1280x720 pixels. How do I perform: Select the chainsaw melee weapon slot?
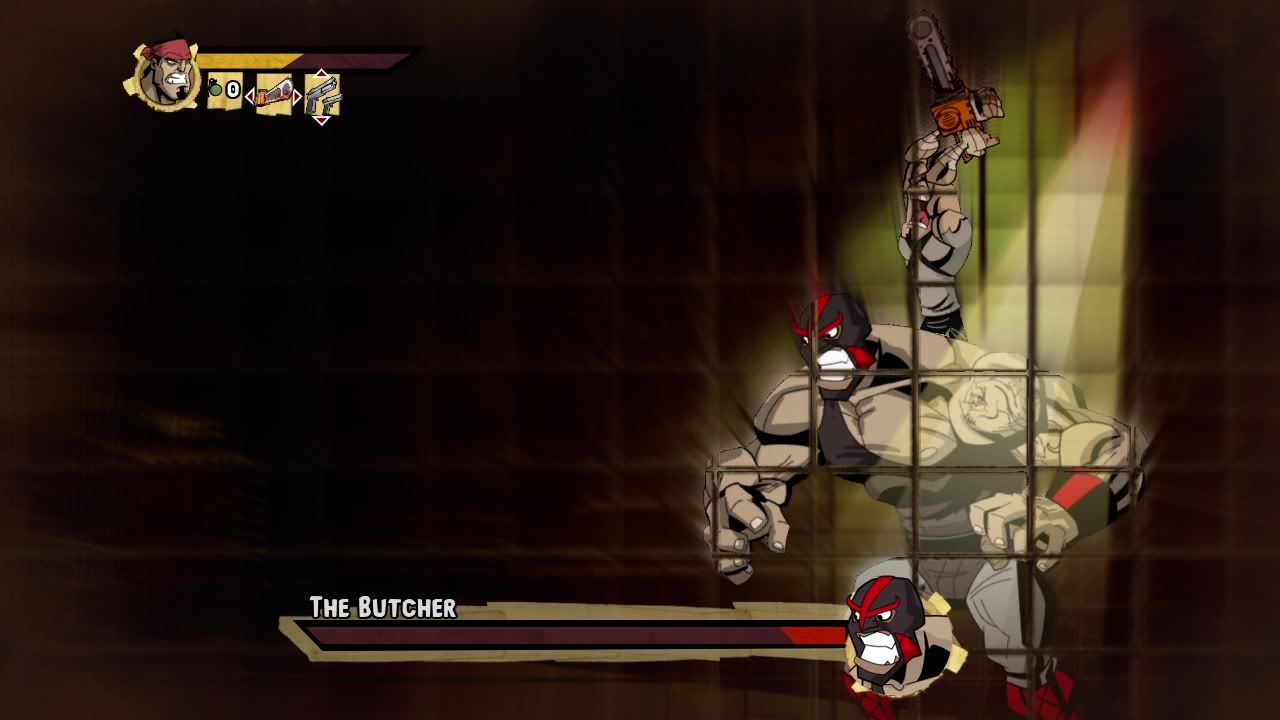point(274,95)
